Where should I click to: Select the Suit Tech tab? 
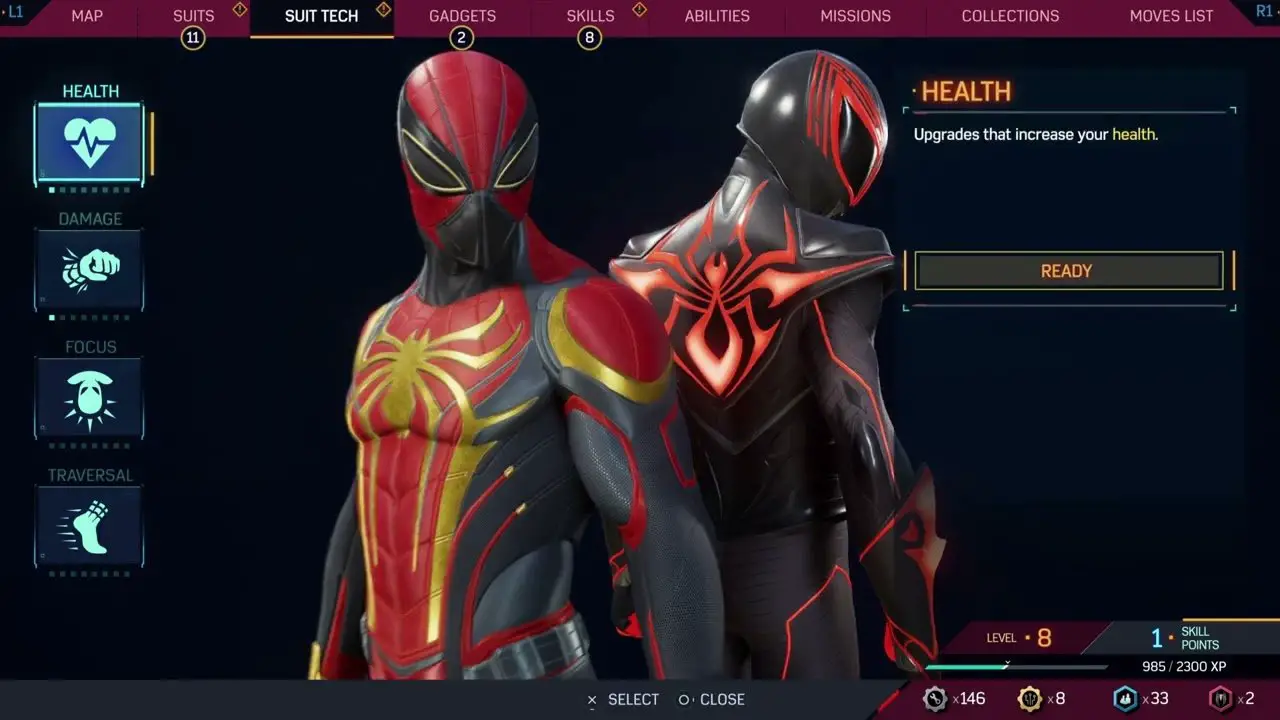(321, 16)
